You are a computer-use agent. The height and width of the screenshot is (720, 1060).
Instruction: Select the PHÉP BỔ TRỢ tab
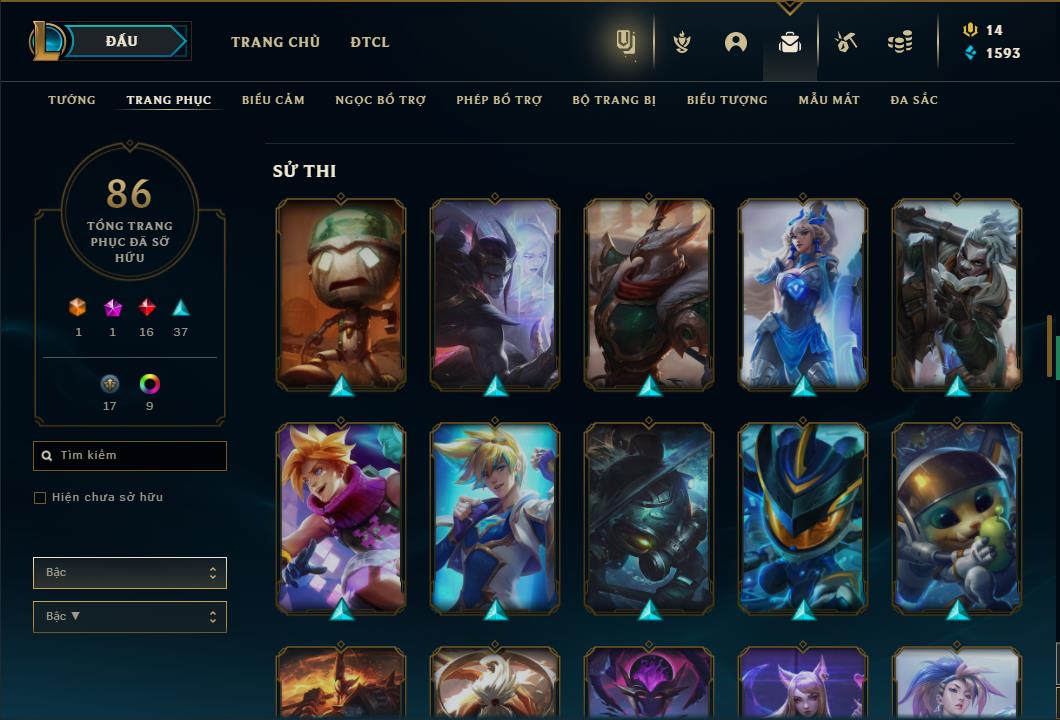[x=499, y=100]
